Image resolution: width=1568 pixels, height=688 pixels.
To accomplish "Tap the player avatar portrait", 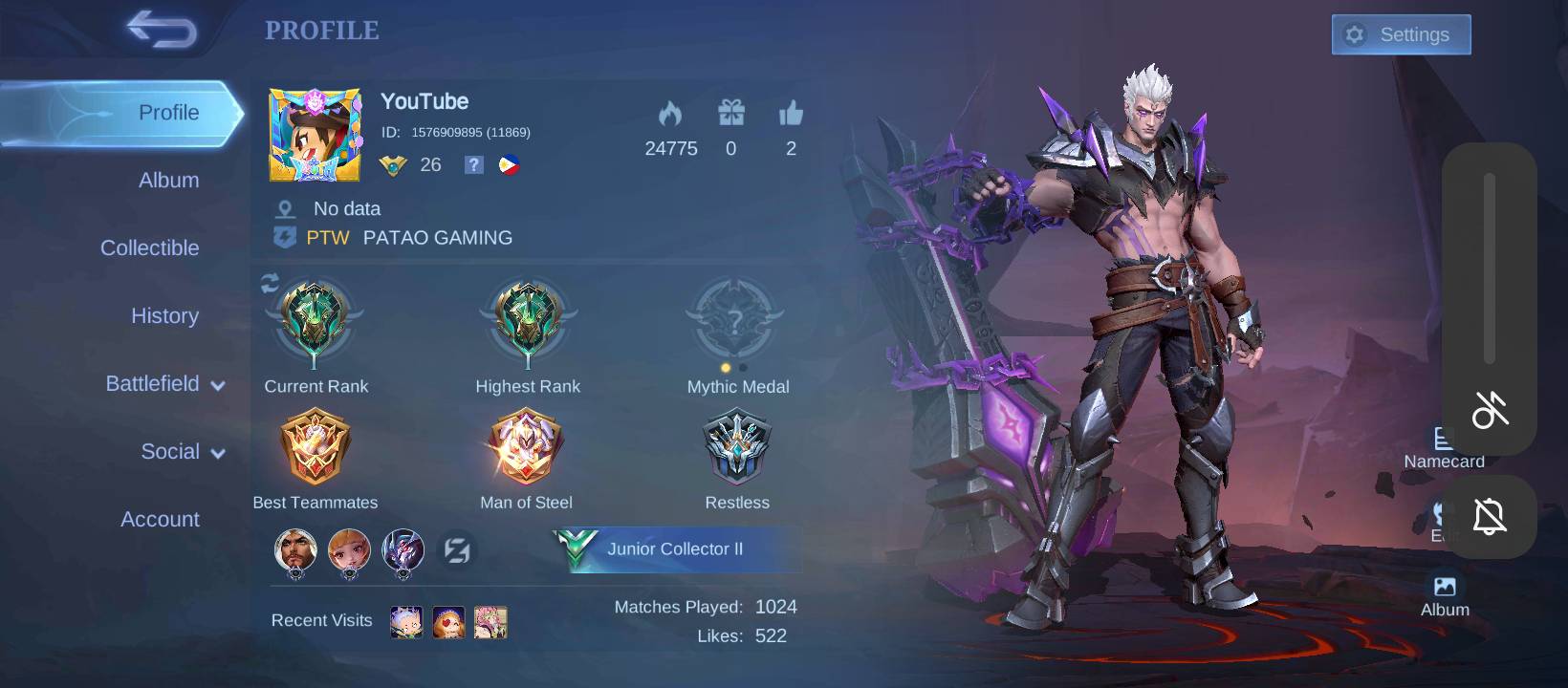I will coord(316,135).
